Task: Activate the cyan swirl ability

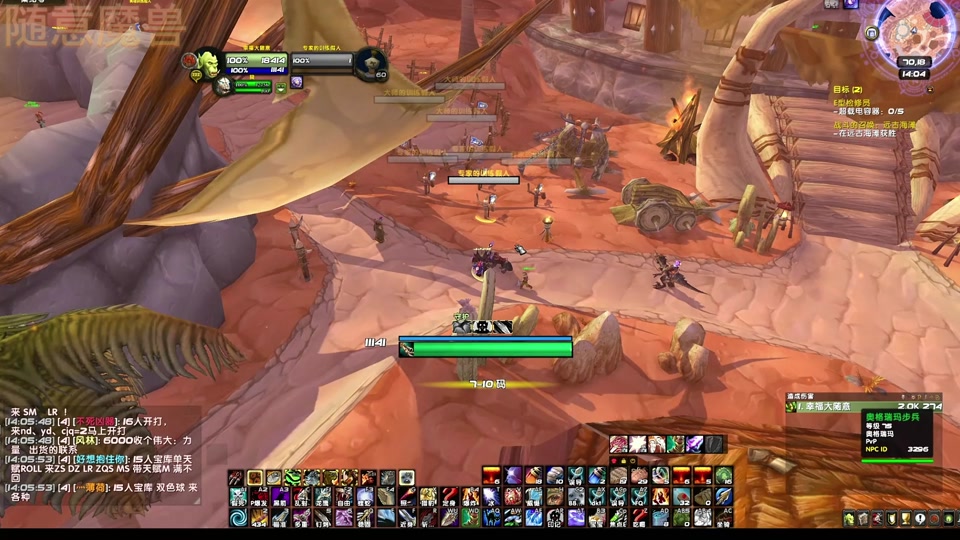Action: [238, 517]
